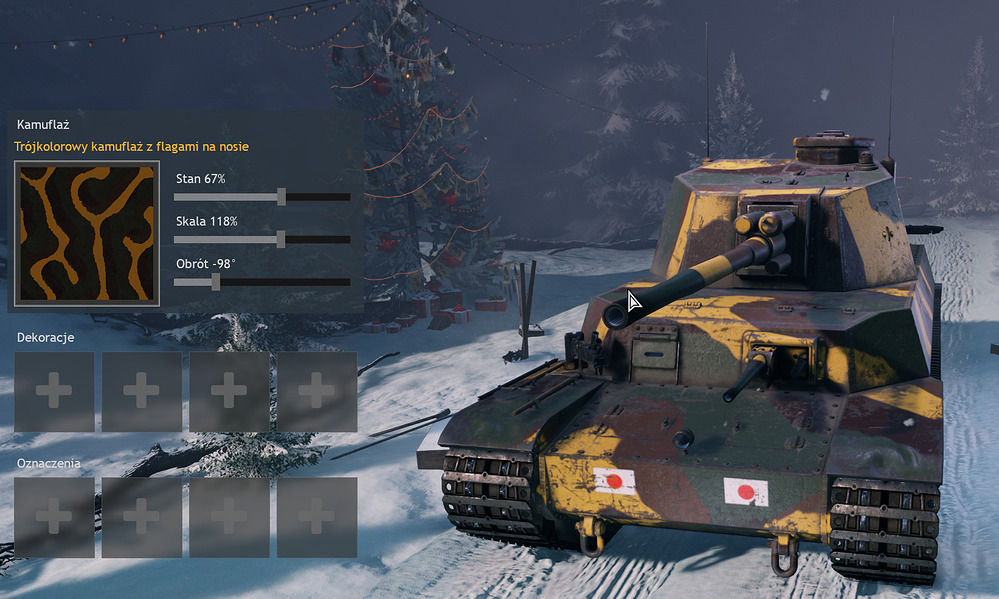Adjust the Stan 67% slider

point(281,197)
